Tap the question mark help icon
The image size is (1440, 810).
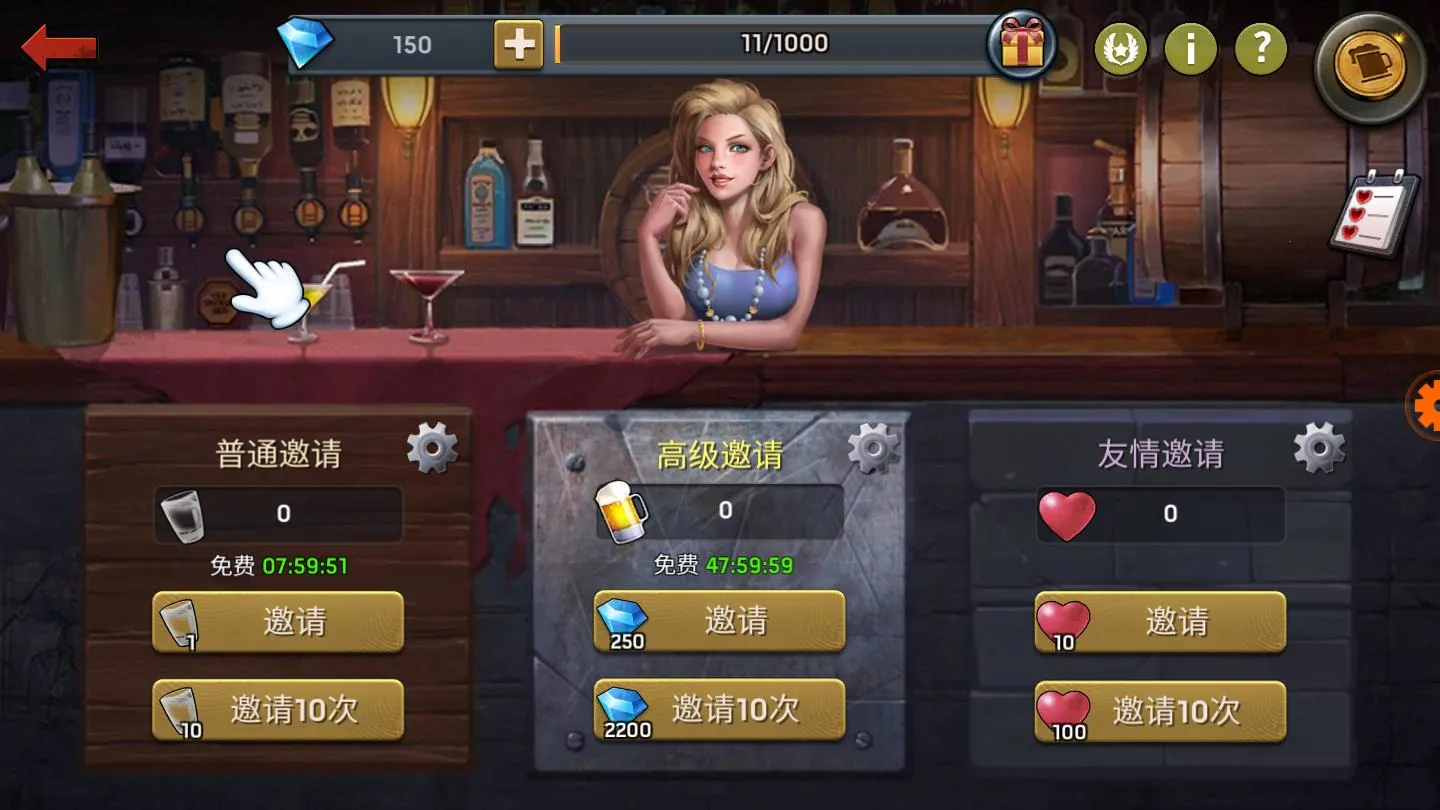pos(1261,48)
